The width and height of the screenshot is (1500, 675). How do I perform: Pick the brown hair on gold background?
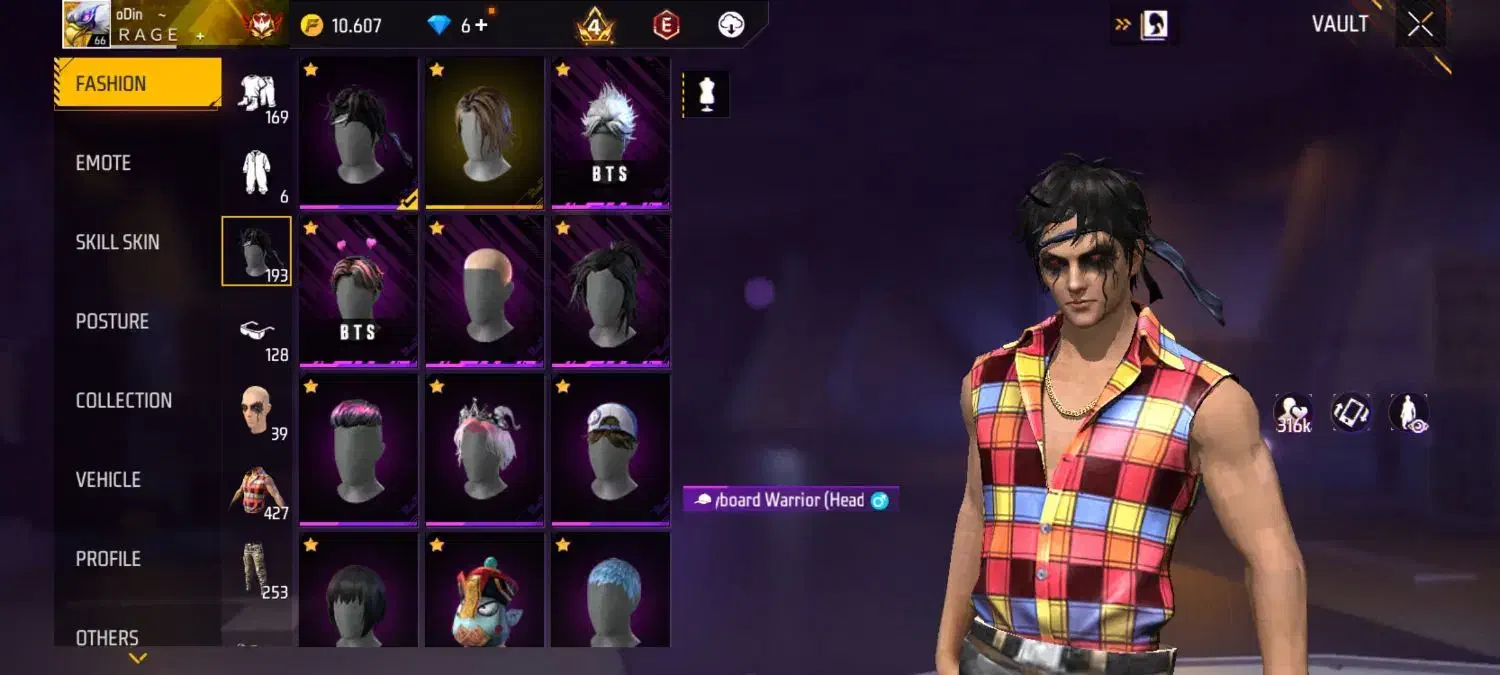(484, 132)
